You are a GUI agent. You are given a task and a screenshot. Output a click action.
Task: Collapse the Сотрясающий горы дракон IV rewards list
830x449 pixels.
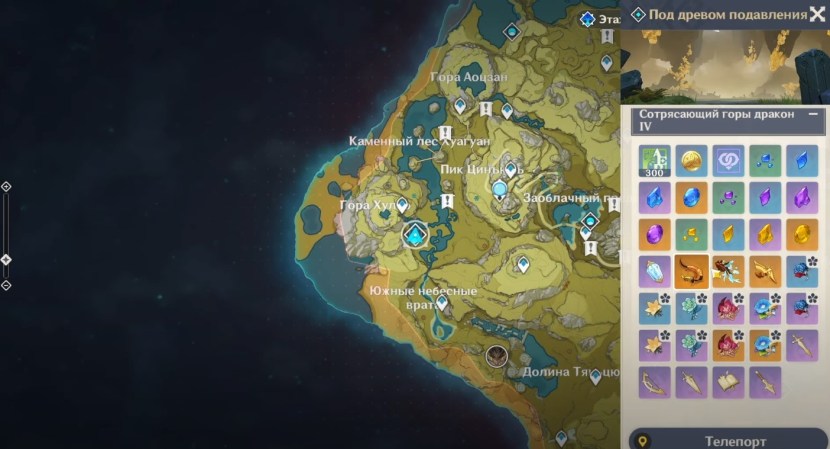coord(813,115)
